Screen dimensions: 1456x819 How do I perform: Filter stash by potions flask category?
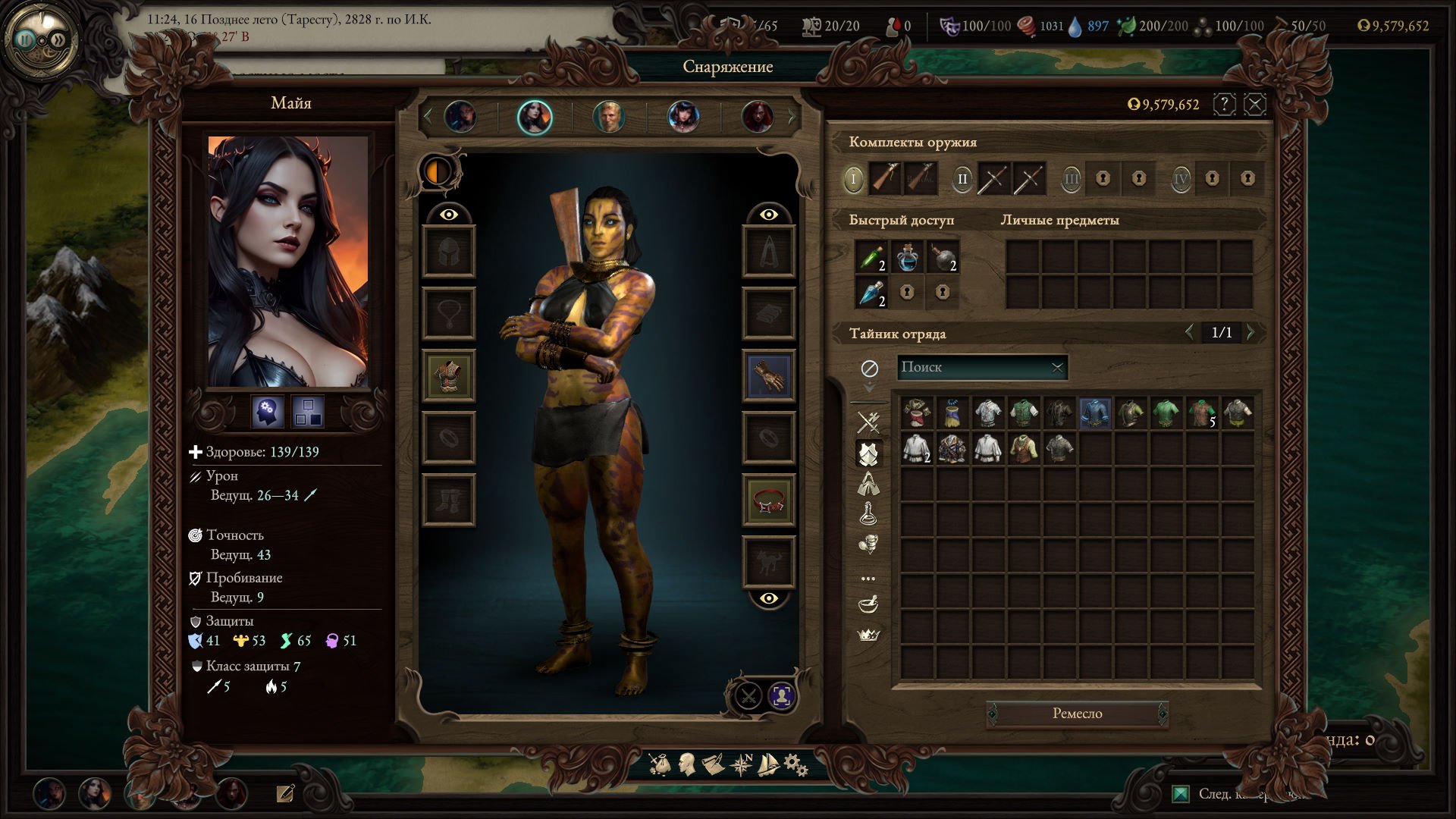[x=868, y=513]
